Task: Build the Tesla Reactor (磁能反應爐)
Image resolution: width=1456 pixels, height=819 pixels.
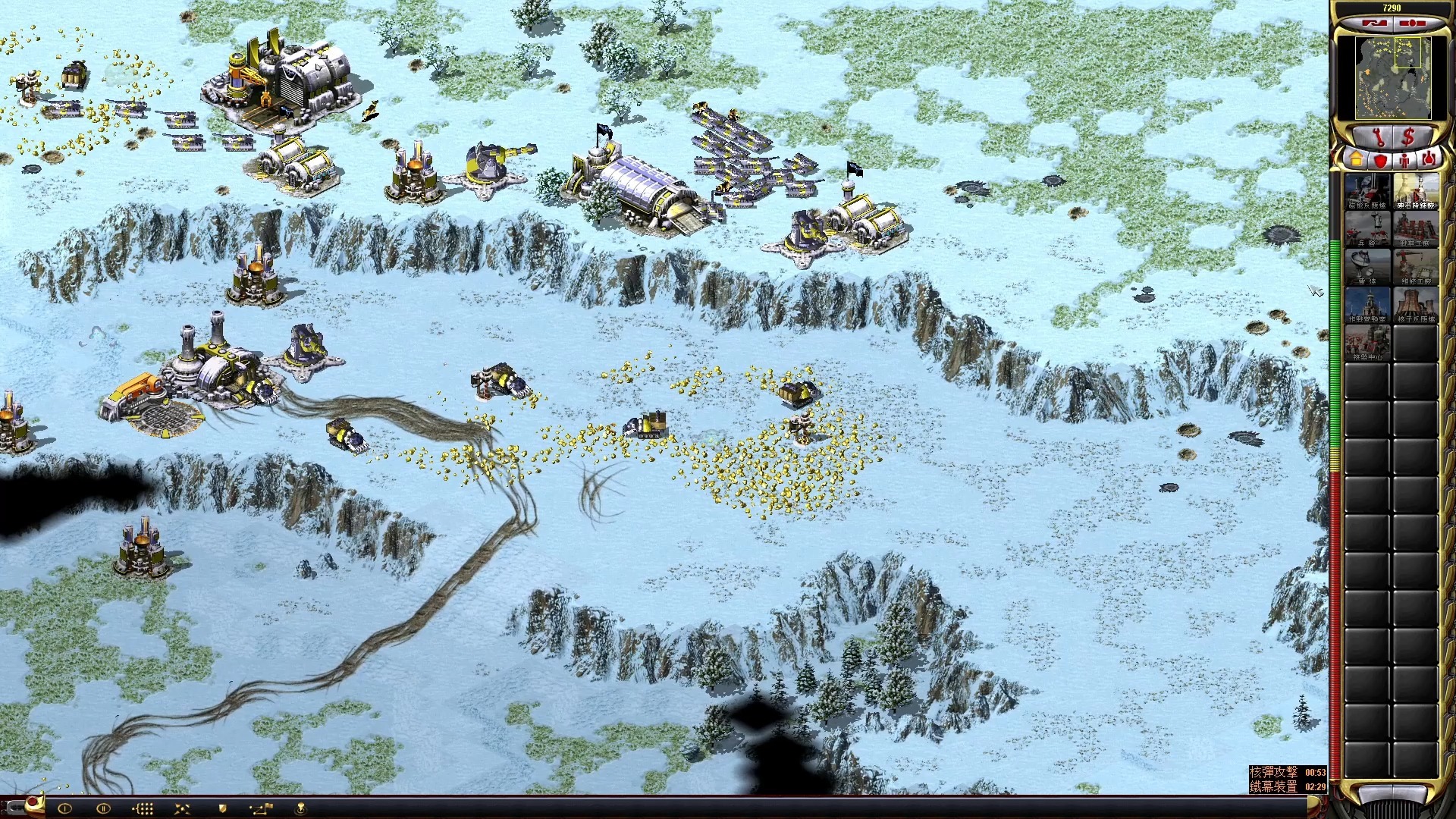Action: click(1367, 191)
